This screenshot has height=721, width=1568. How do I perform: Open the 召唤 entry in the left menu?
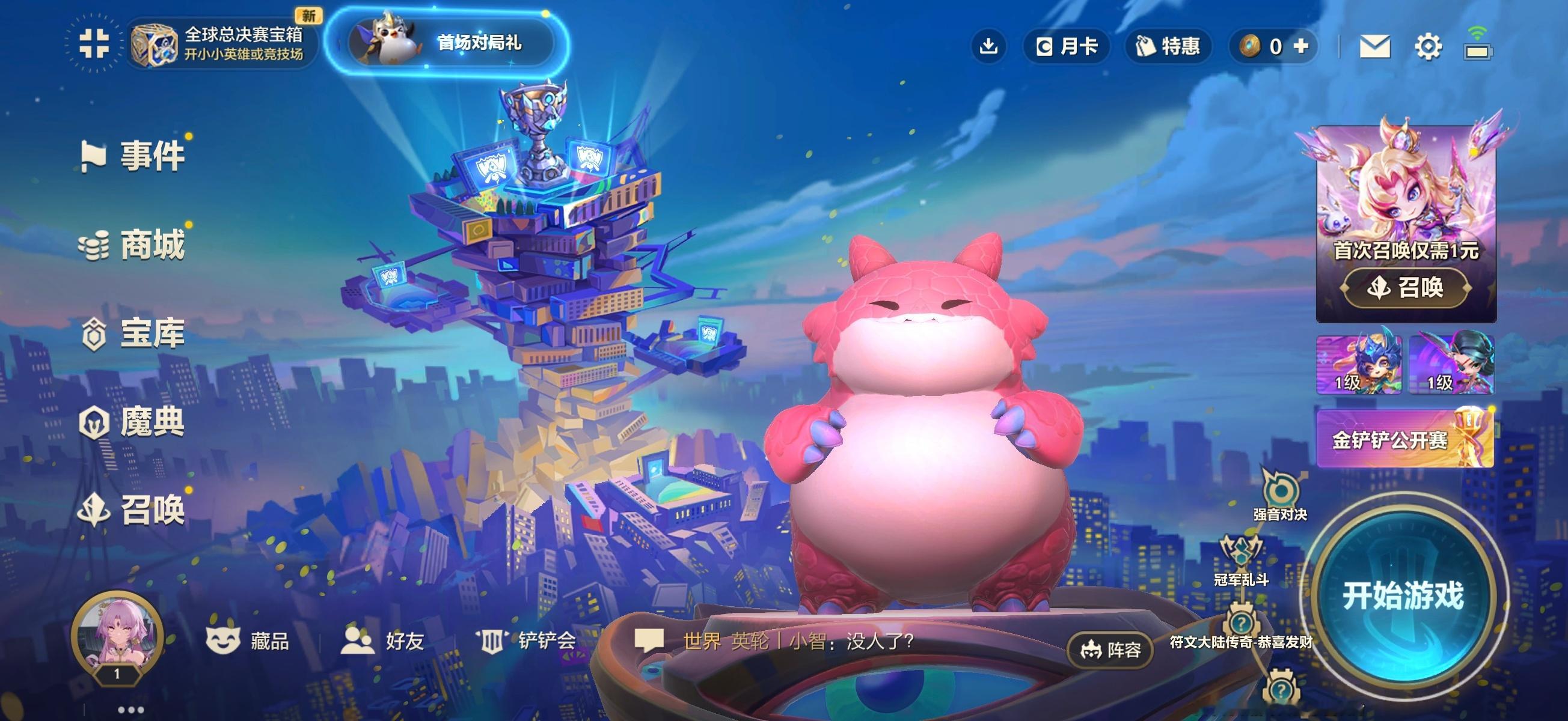134,510
